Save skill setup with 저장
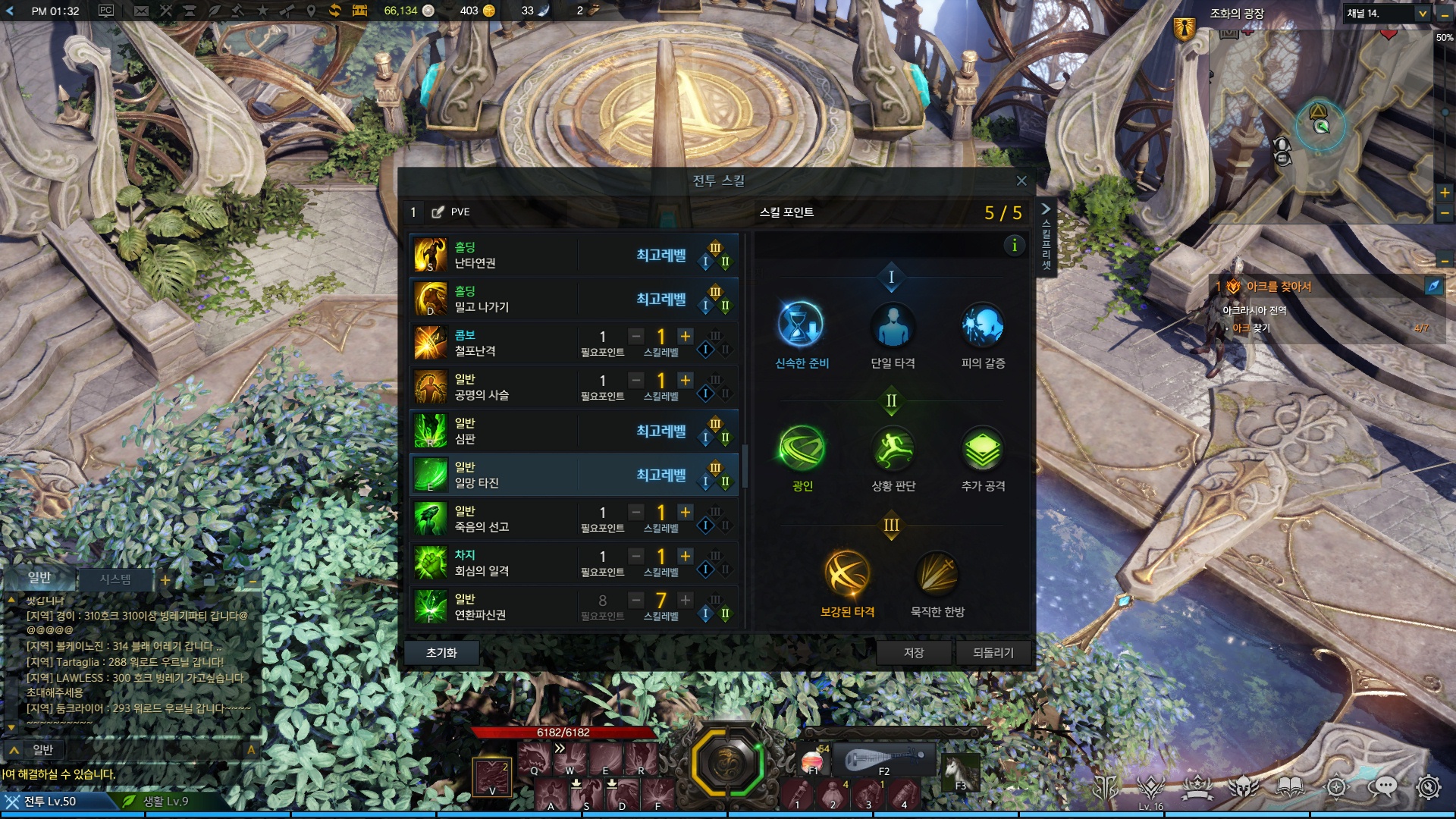Viewport: 1456px width, 819px height. click(x=913, y=652)
